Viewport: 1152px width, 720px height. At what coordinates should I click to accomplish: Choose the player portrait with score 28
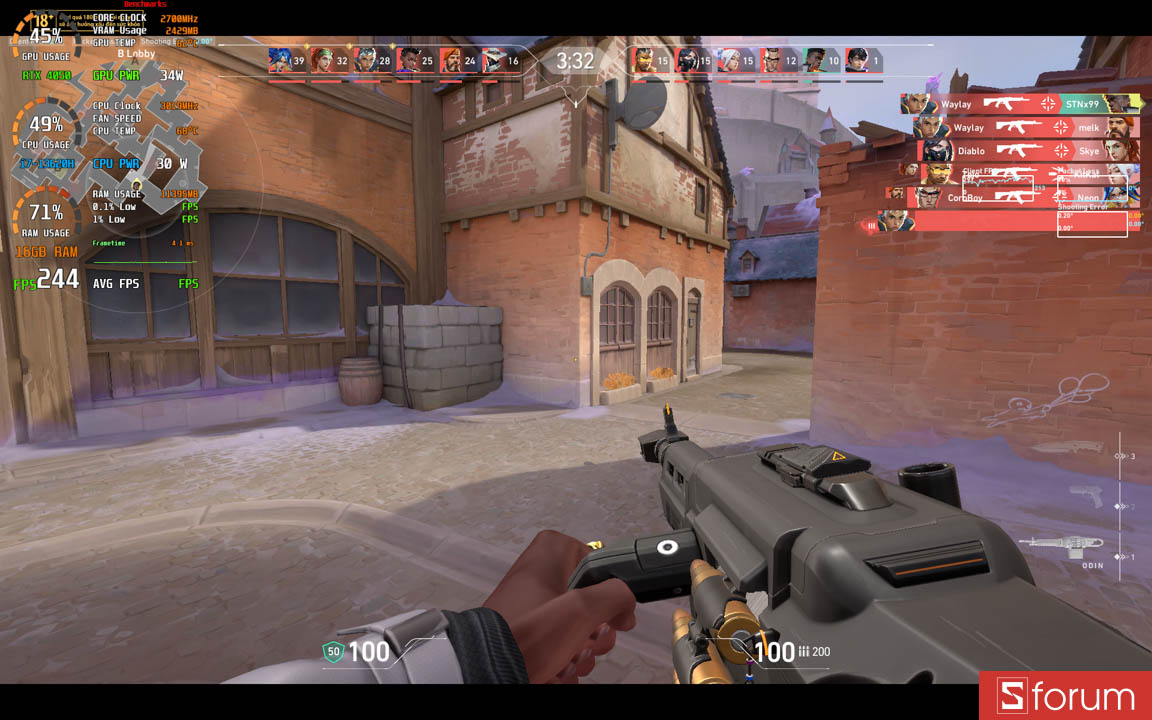click(365, 61)
